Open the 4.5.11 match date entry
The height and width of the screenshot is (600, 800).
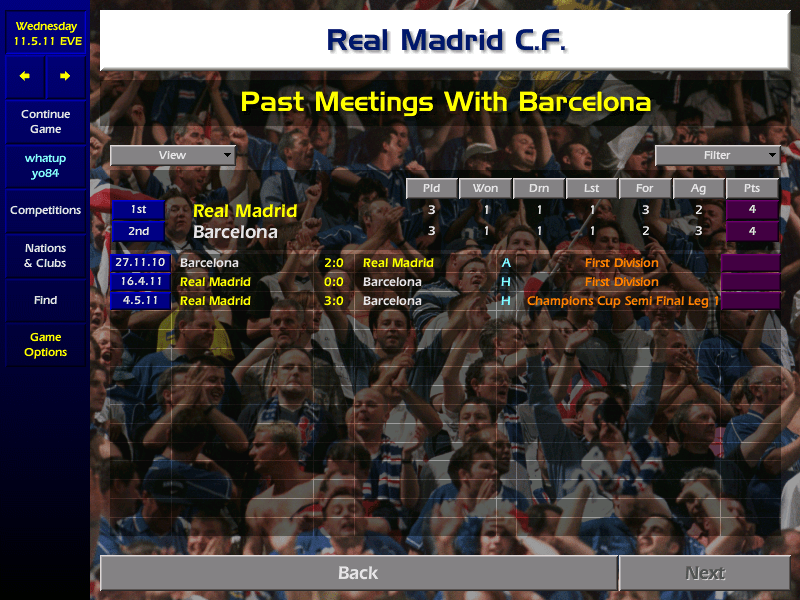coord(140,301)
